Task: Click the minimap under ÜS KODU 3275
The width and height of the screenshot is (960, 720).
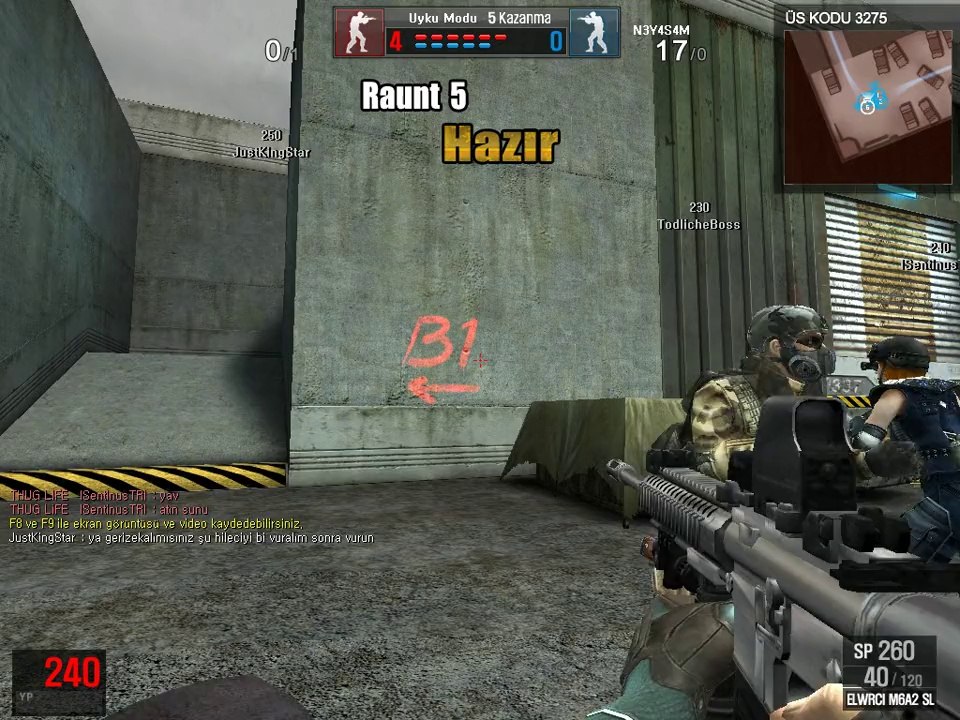Action: (867, 106)
